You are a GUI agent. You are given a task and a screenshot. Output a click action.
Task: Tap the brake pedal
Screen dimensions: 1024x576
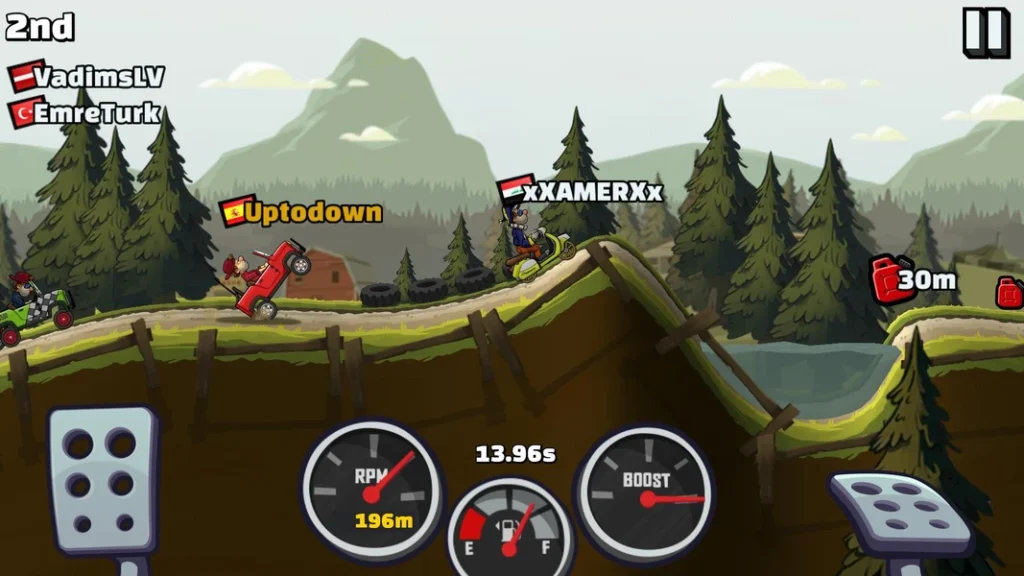[x=104, y=479]
